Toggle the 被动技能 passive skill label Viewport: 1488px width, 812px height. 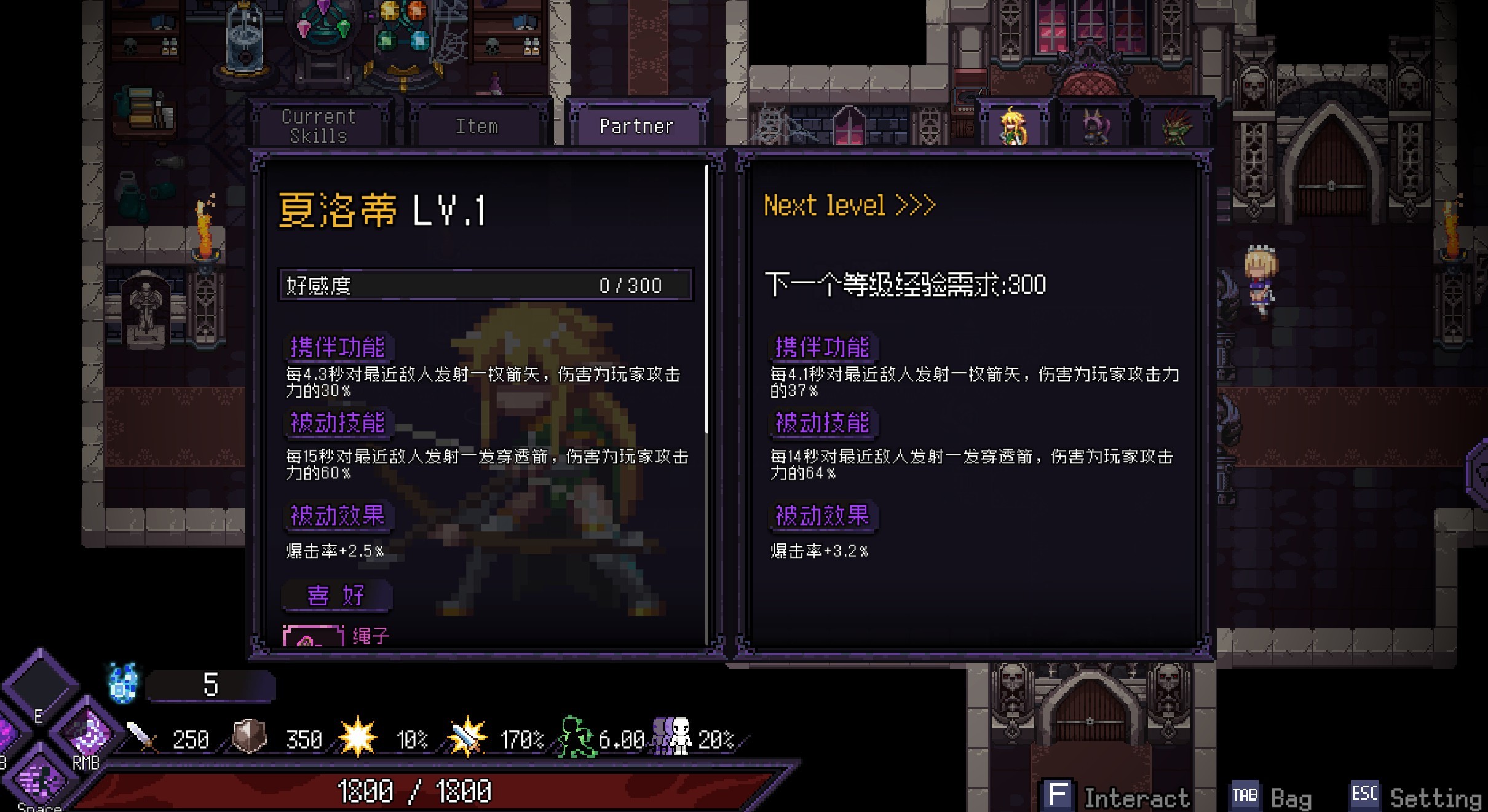point(338,424)
